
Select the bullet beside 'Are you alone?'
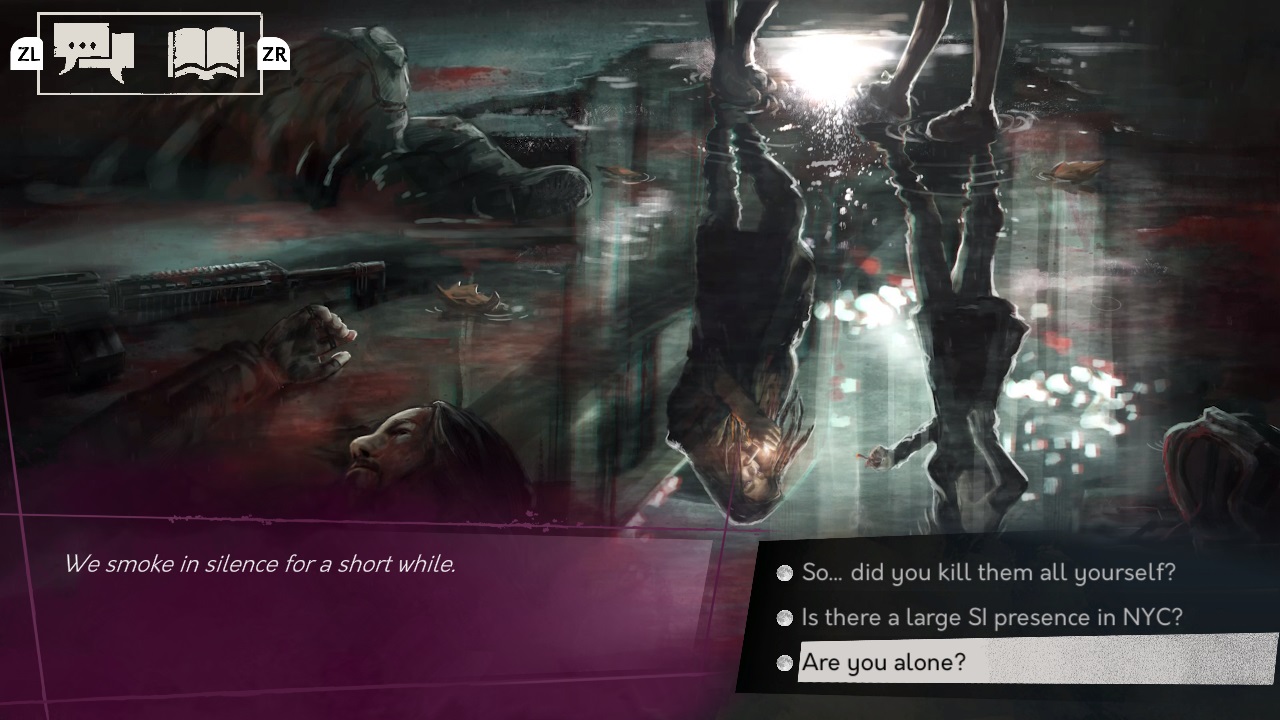point(784,662)
